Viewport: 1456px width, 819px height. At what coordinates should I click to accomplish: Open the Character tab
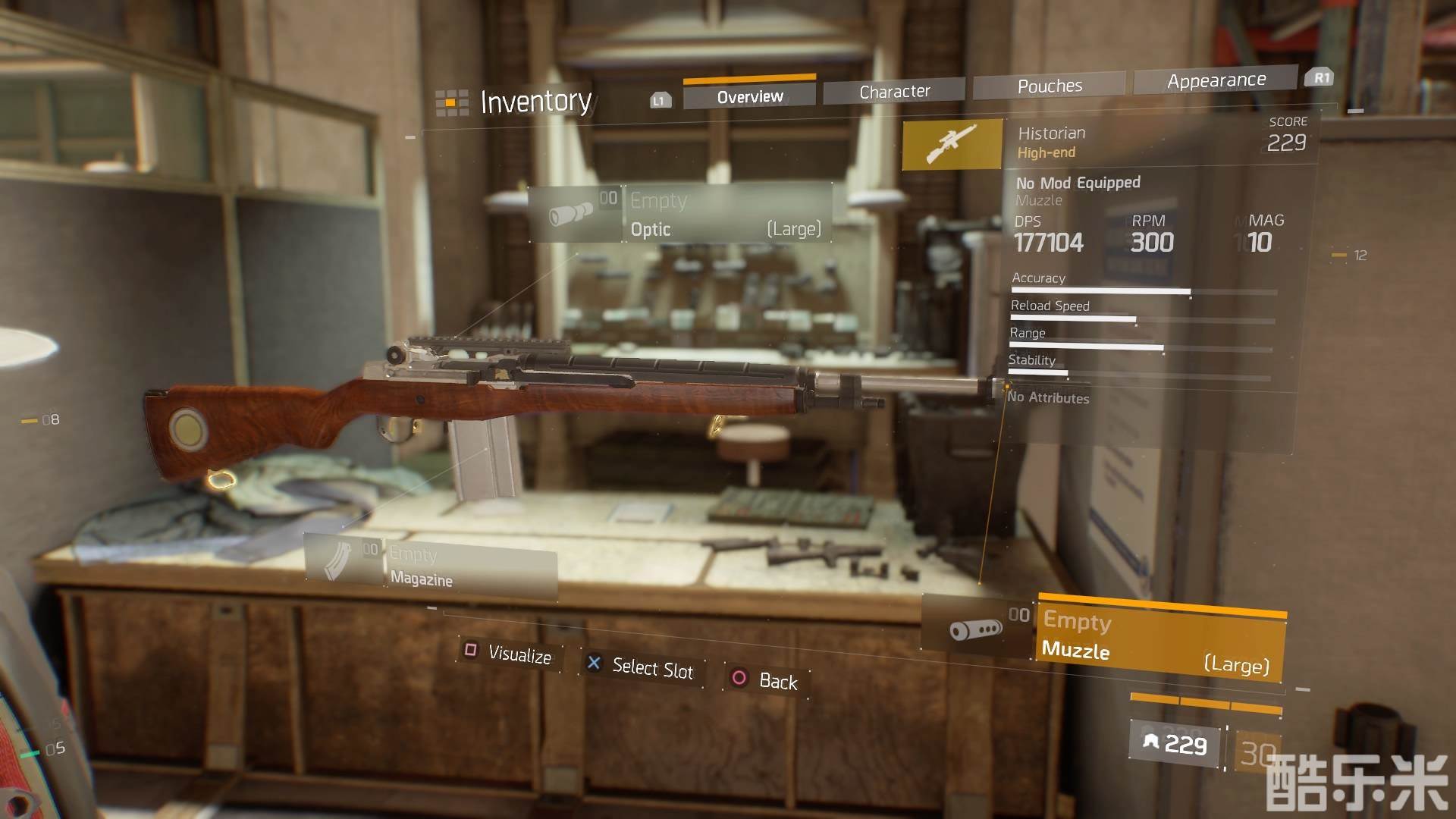tap(894, 92)
